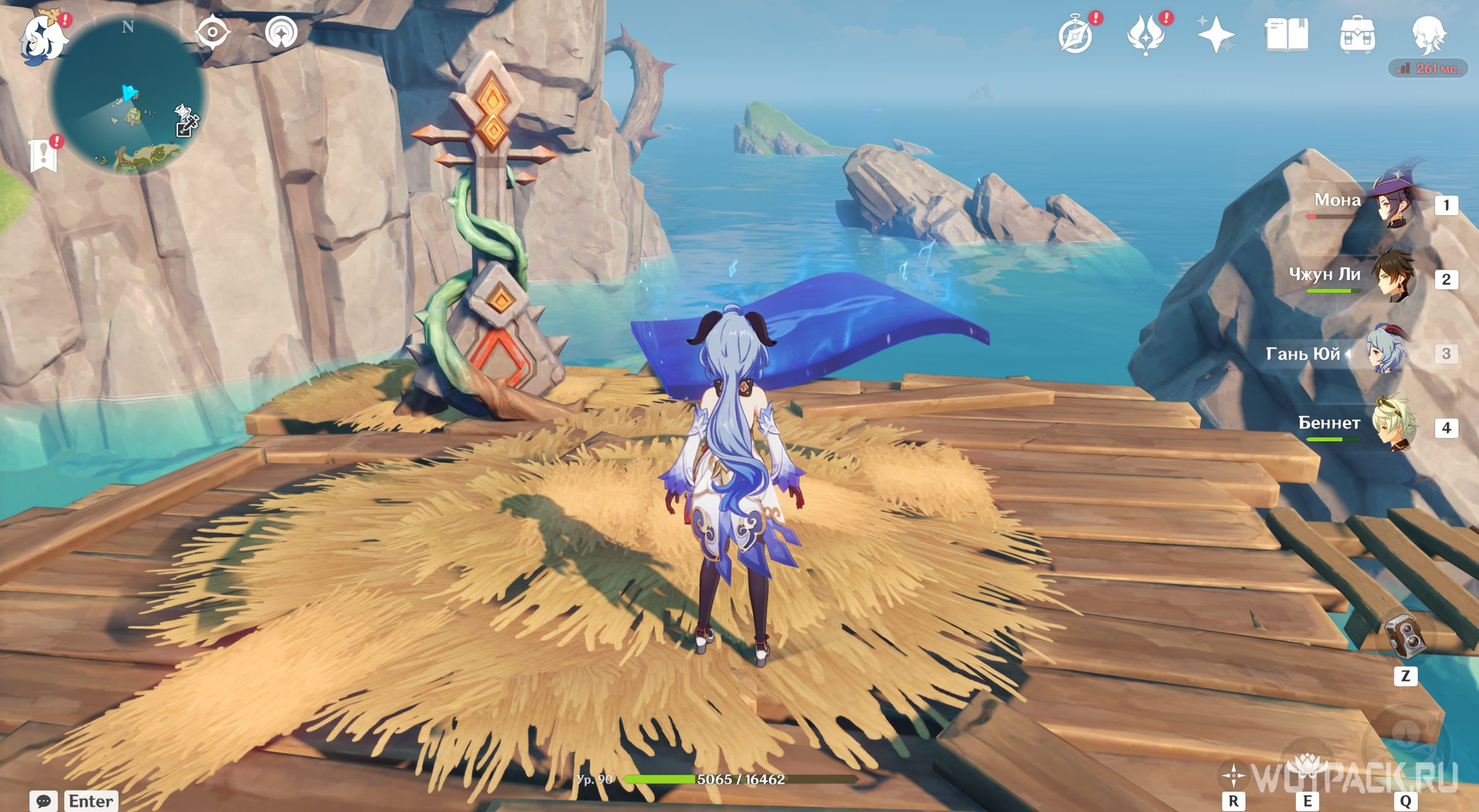Switch to party member Беннет

[1394, 425]
